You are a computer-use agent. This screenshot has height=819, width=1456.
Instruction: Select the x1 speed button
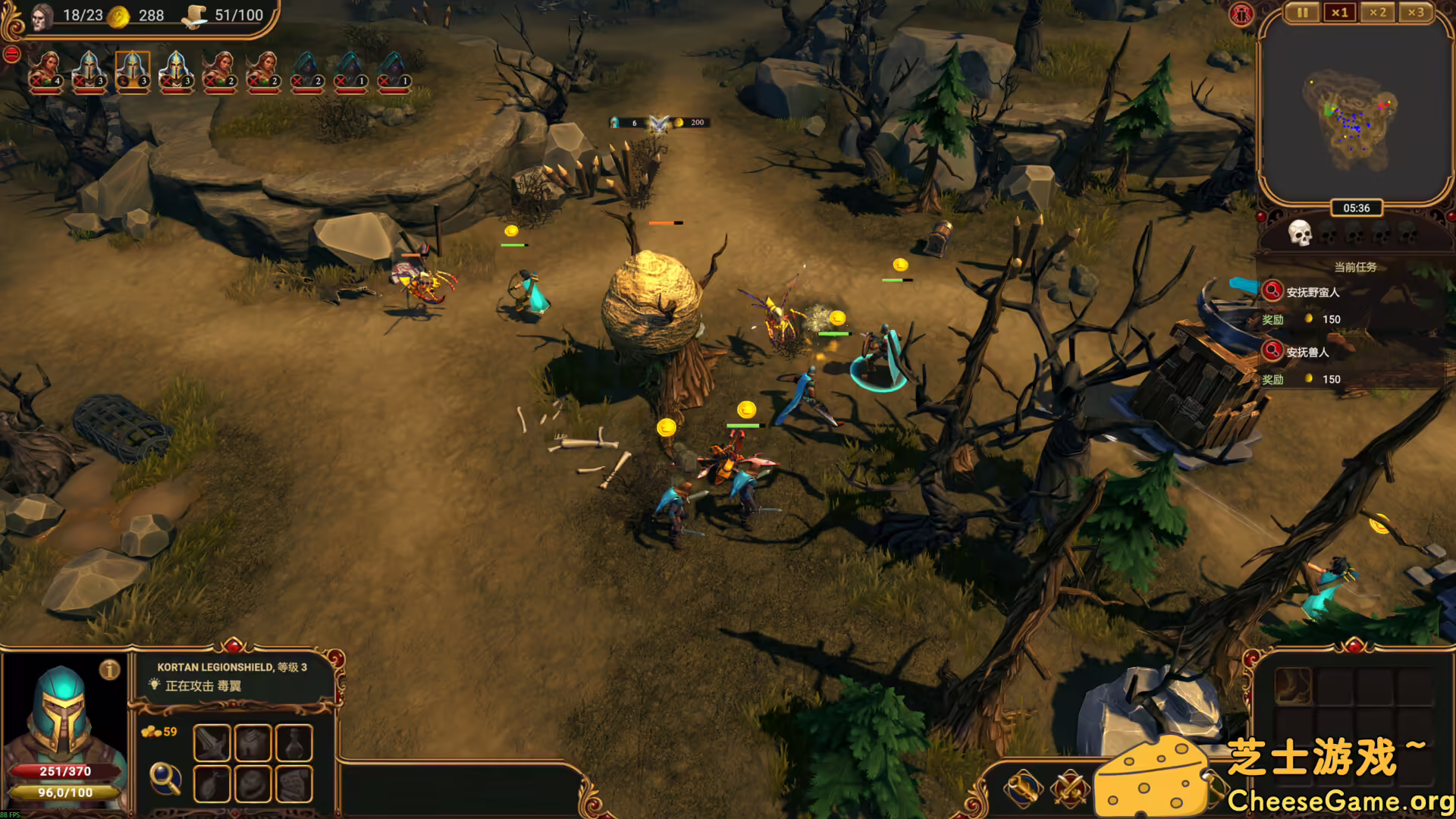pyautogui.click(x=1340, y=13)
